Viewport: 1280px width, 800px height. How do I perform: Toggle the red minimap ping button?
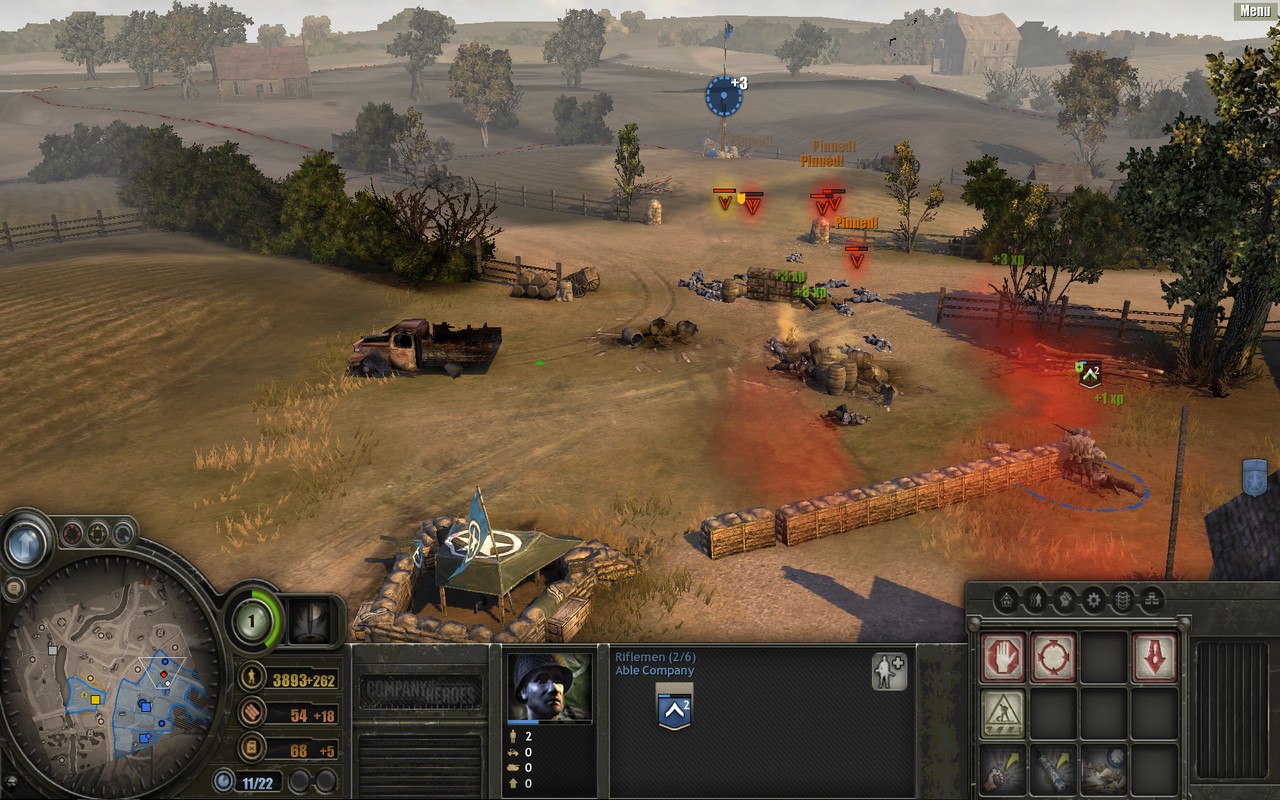click(72, 533)
